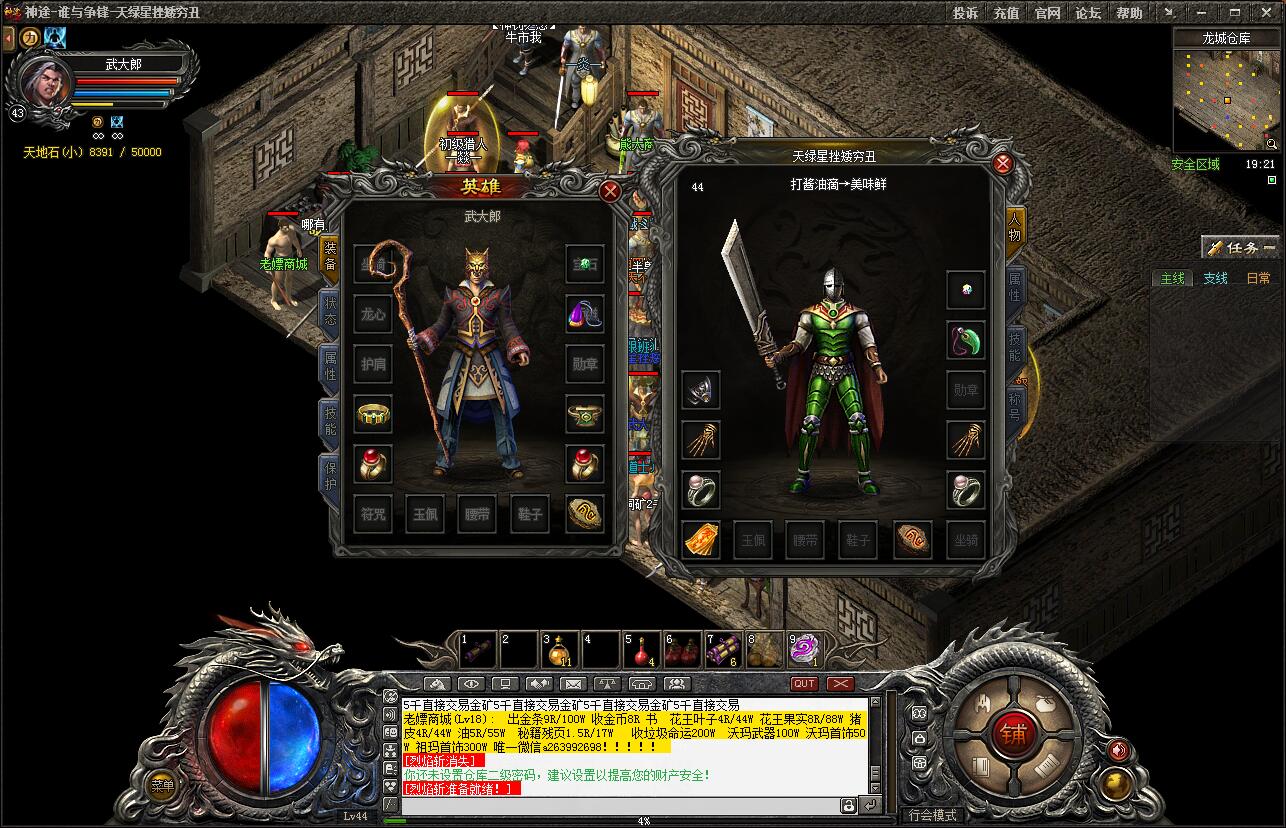
Task: Use the purple swirl stone in slot 9
Action: [804, 651]
